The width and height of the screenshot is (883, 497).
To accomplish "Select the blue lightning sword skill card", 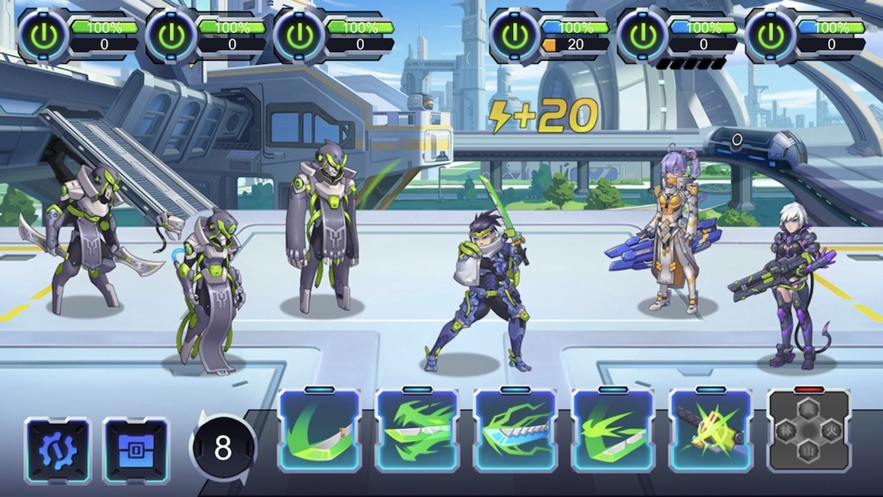I will [x=514, y=430].
